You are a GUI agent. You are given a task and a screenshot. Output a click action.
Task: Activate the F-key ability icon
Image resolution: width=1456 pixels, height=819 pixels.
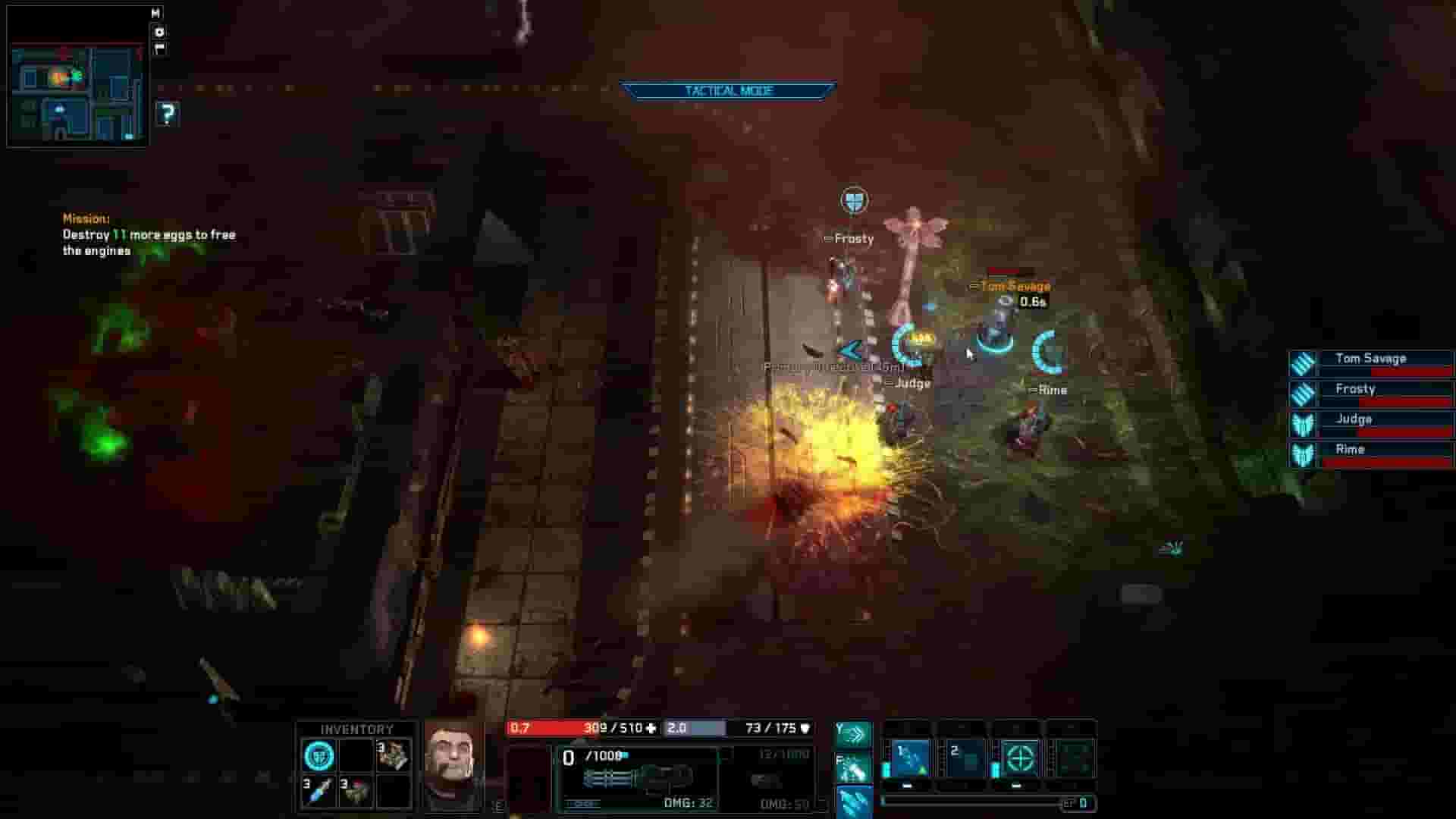coord(854,770)
